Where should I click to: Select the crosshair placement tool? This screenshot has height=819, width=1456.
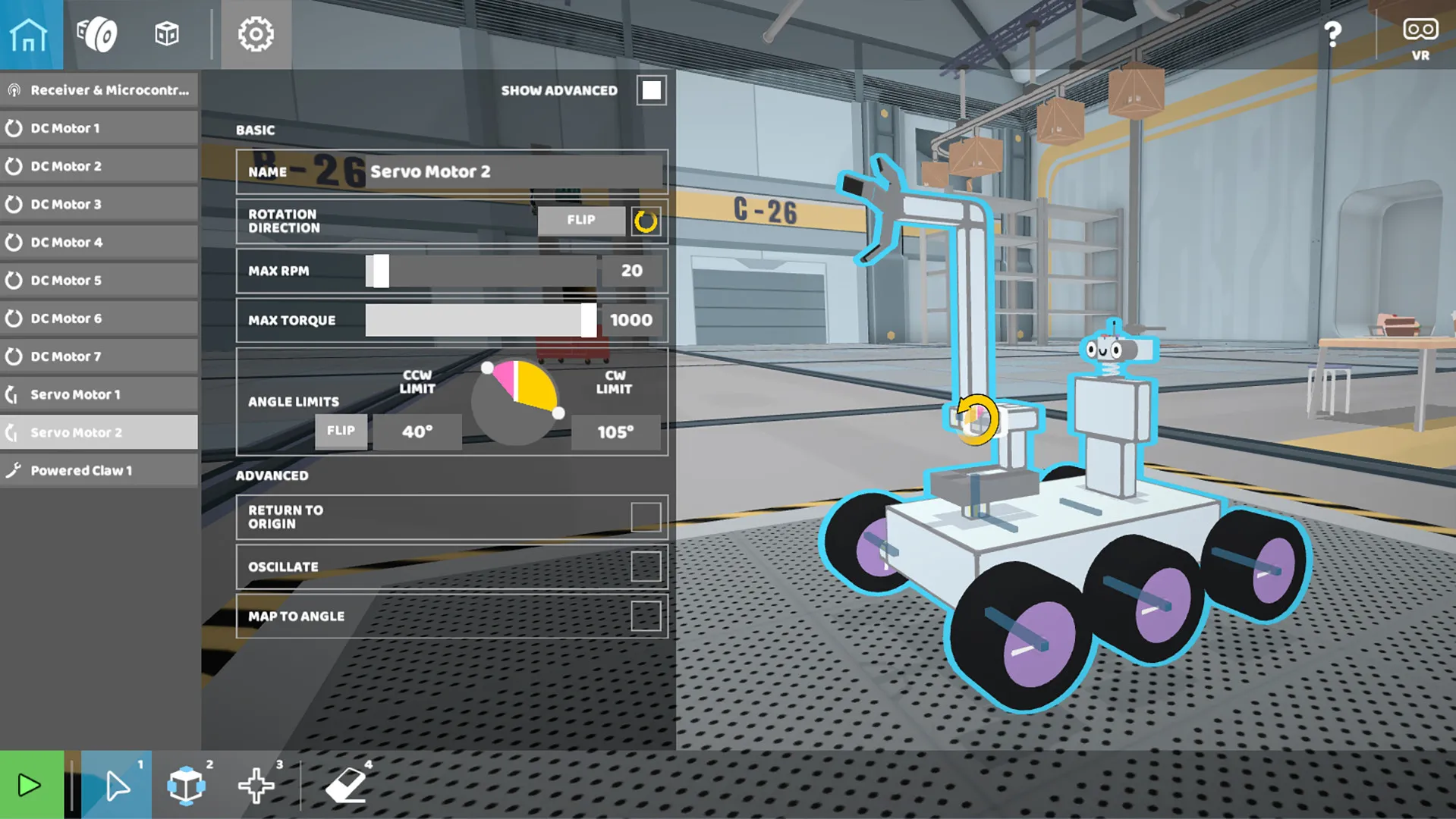[x=256, y=785]
